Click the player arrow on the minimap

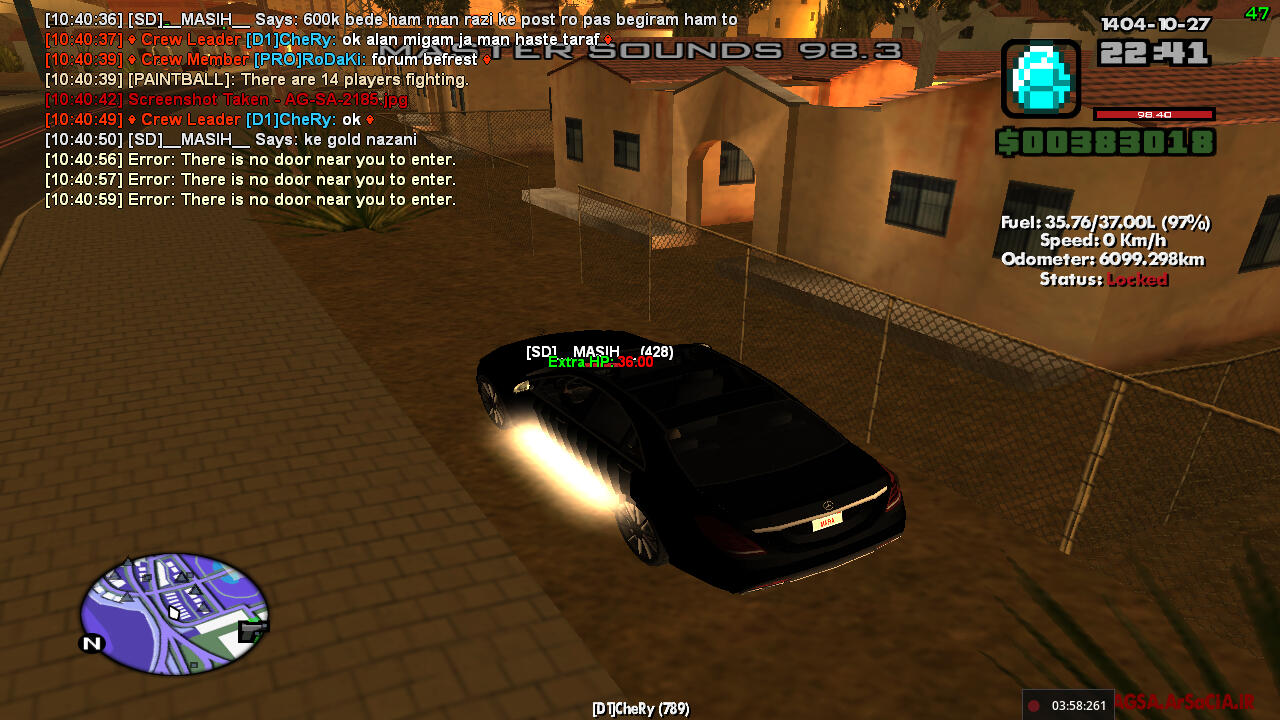pyautogui.click(x=175, y=611)
